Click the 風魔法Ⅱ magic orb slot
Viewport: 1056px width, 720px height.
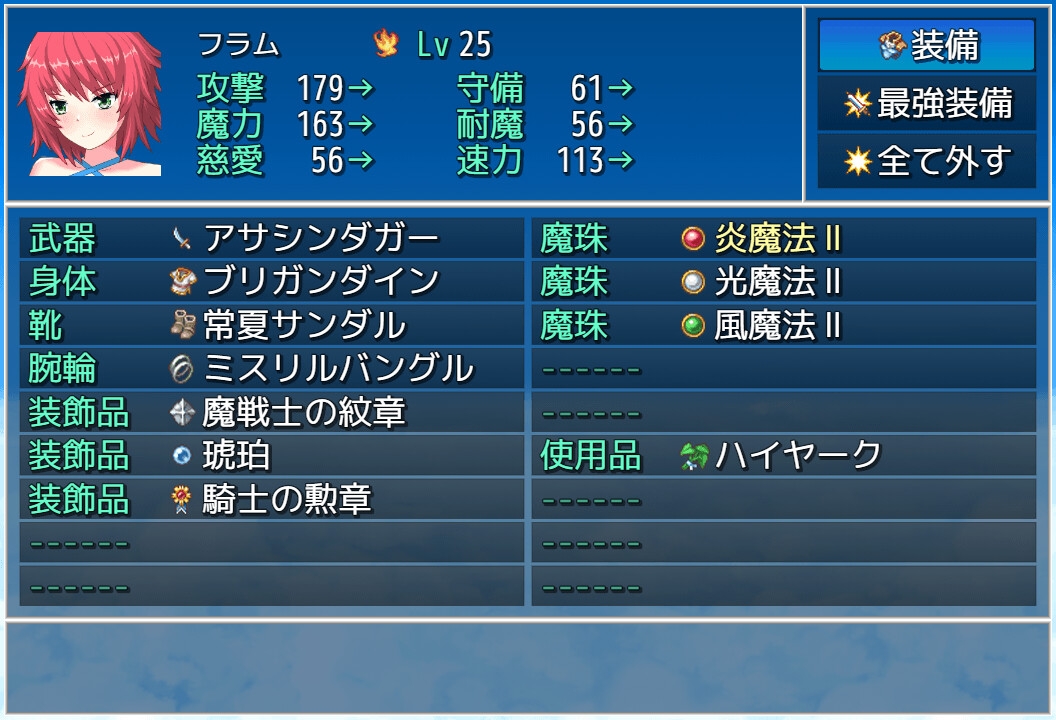point(783,326)
